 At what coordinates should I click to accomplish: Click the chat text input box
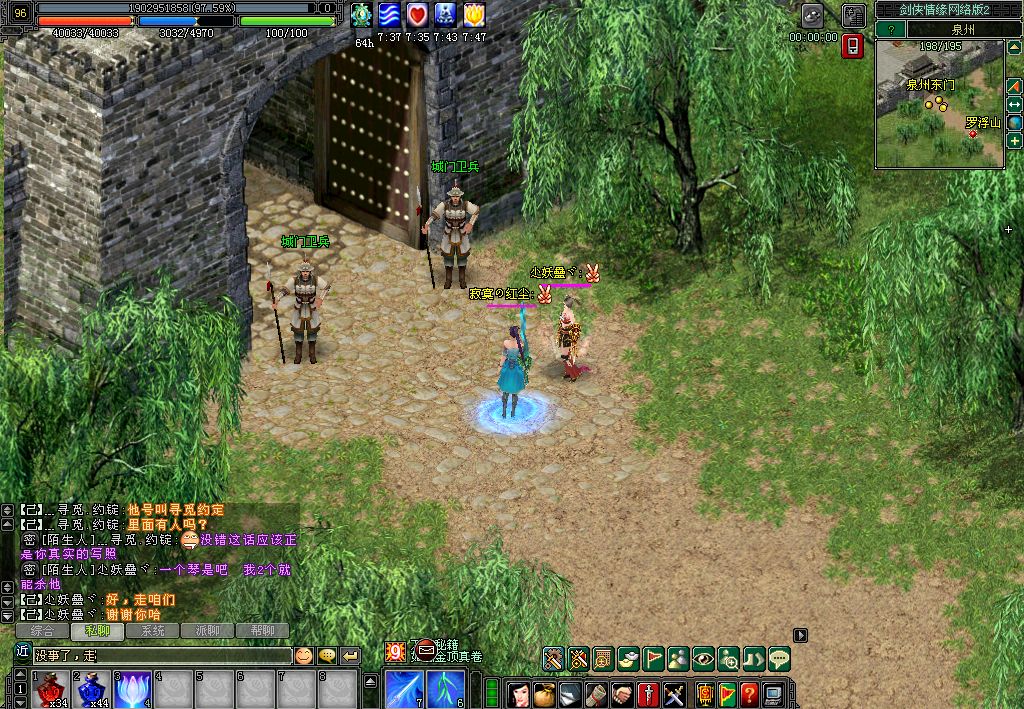point(160,656)
